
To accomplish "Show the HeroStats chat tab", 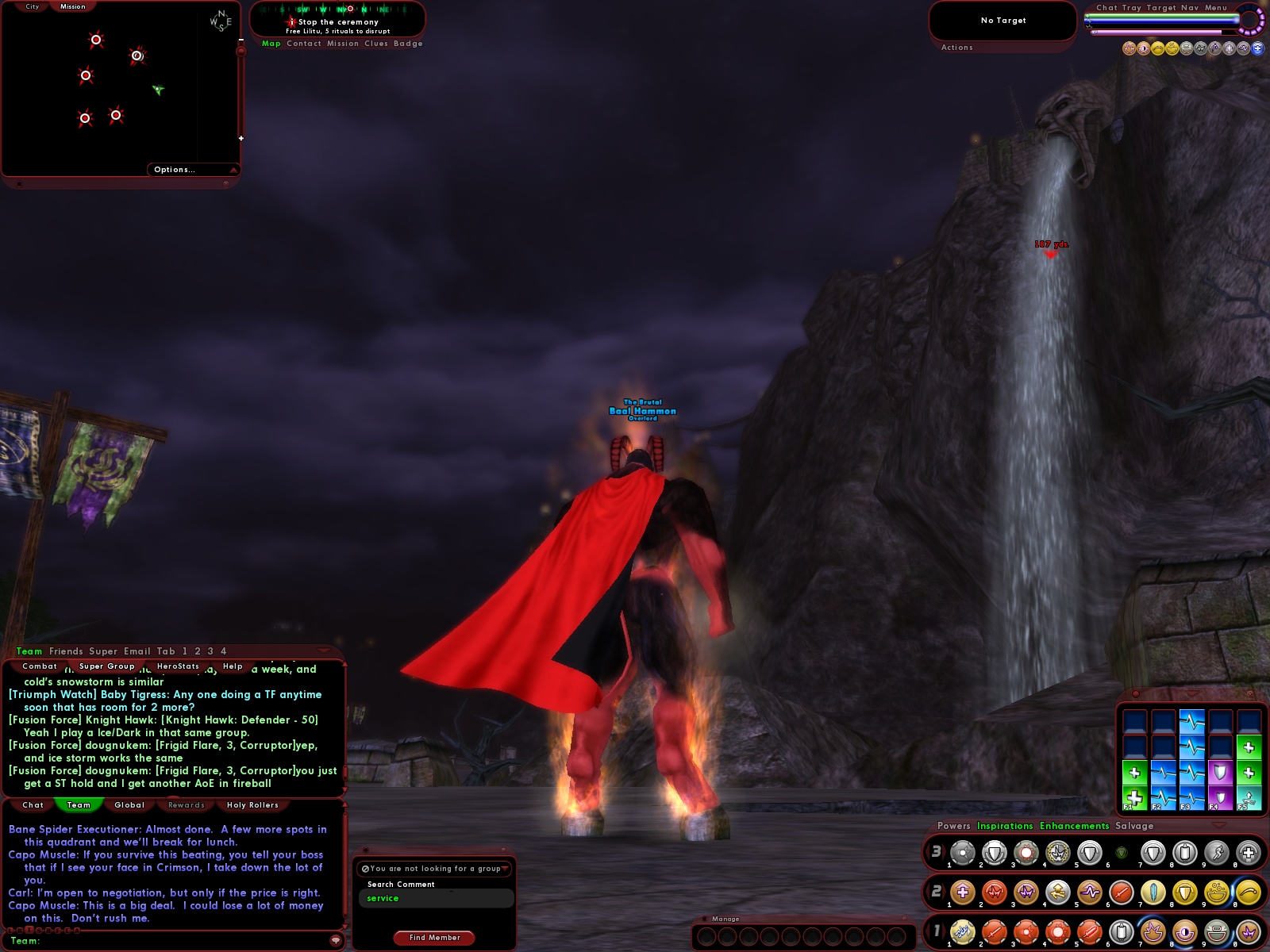I will coord(178,666).
